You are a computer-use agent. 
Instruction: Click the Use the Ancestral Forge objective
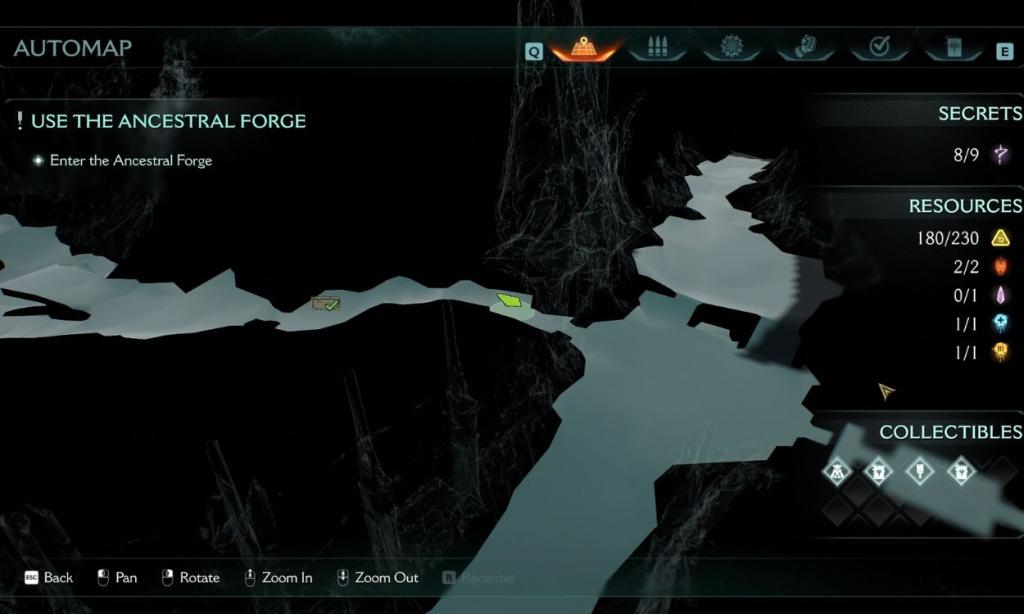(x=168, y=121)
